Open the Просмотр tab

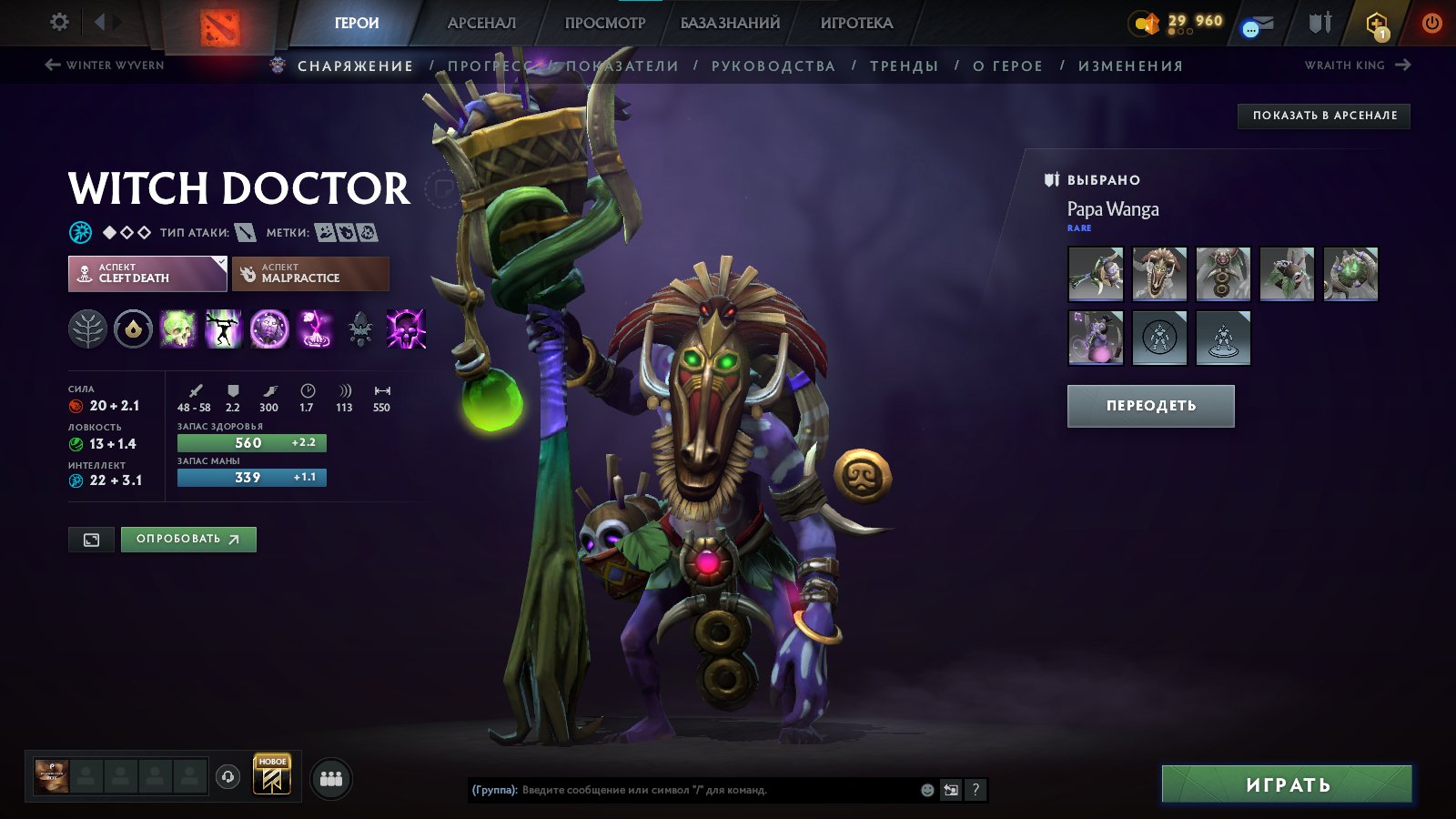[x=604, y=23]
